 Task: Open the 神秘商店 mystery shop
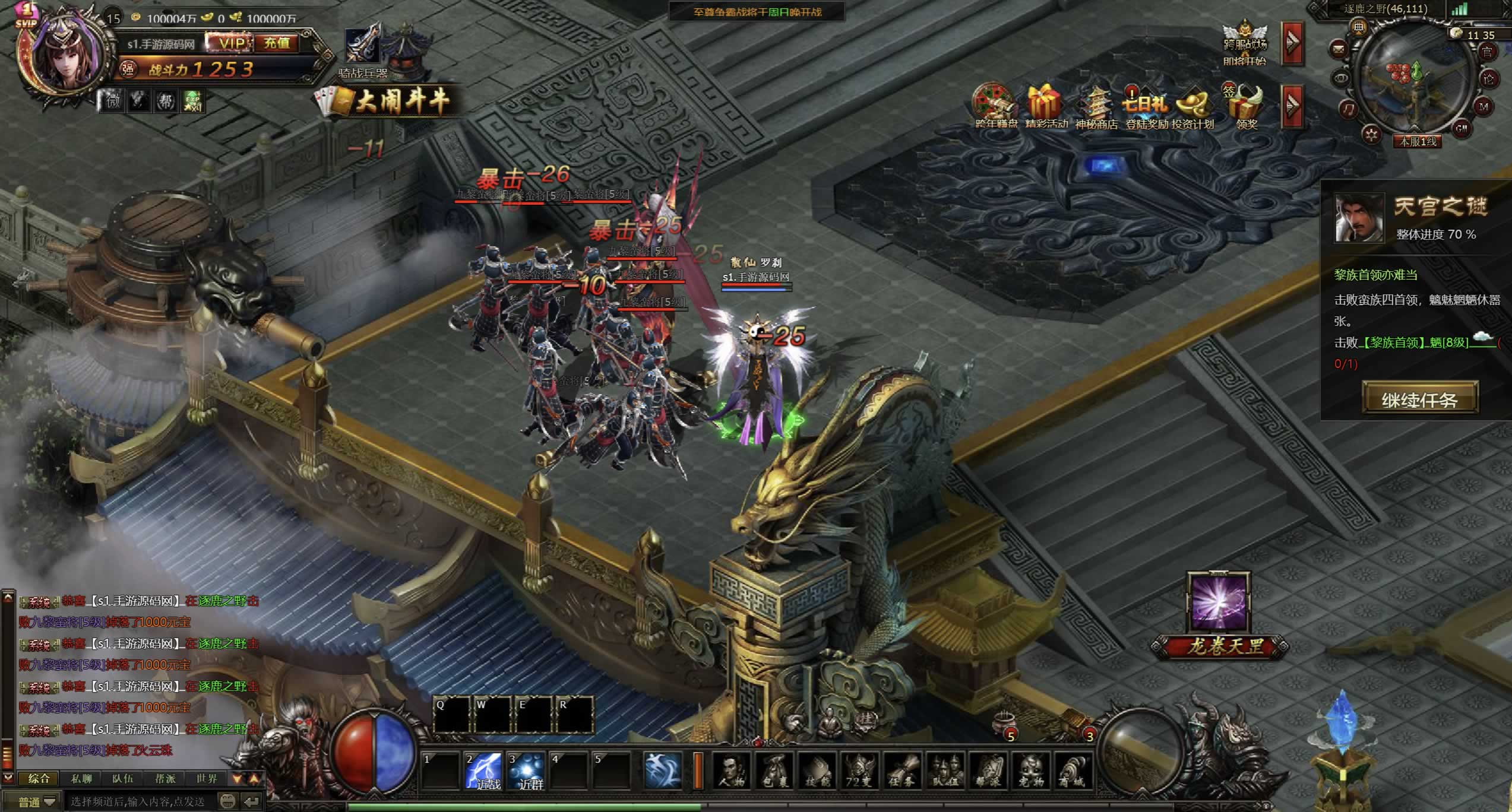[x=1096, y=107]
